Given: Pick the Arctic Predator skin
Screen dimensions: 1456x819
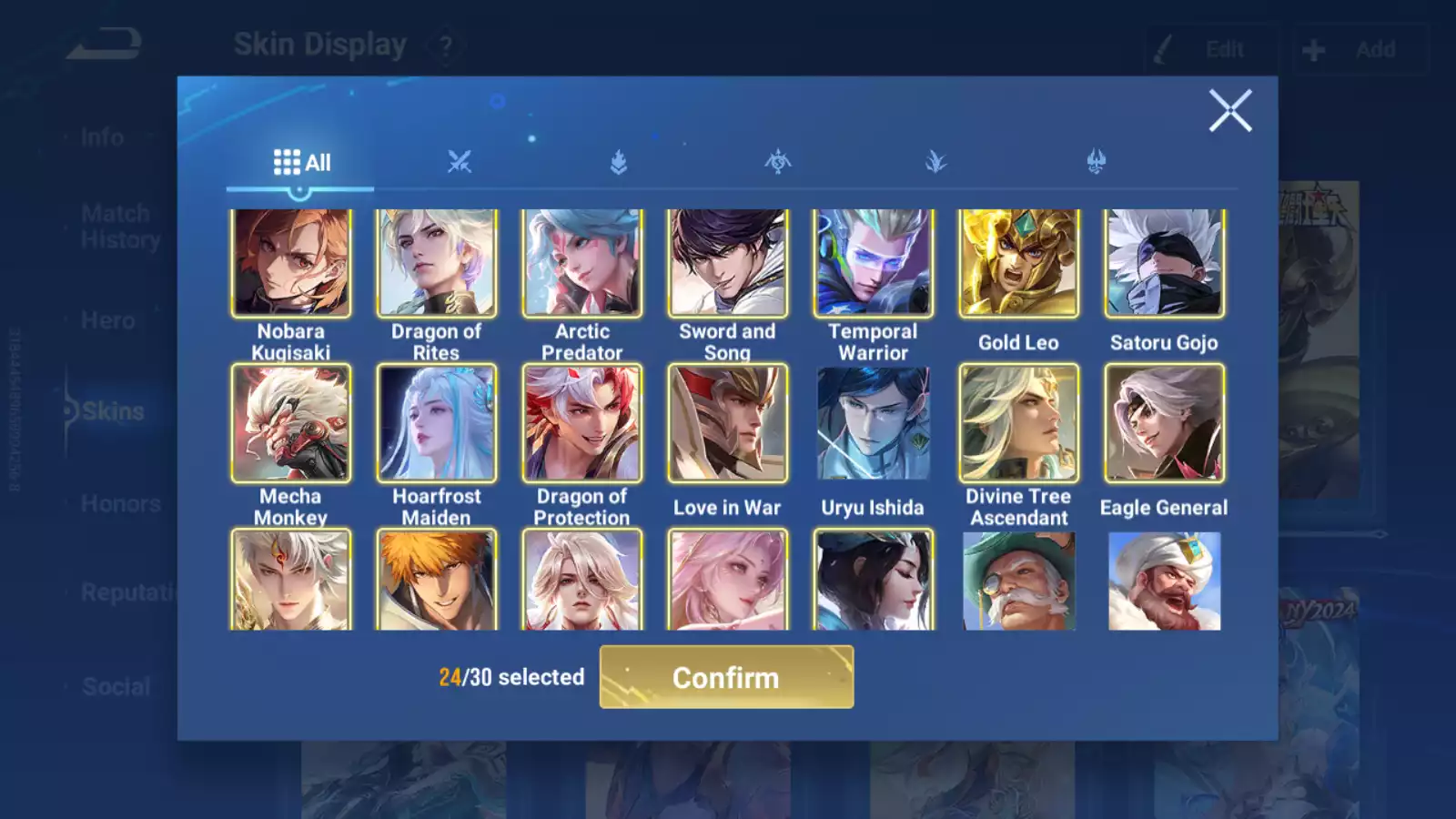Looking at the screenshot, I should [x=582, y=263].
